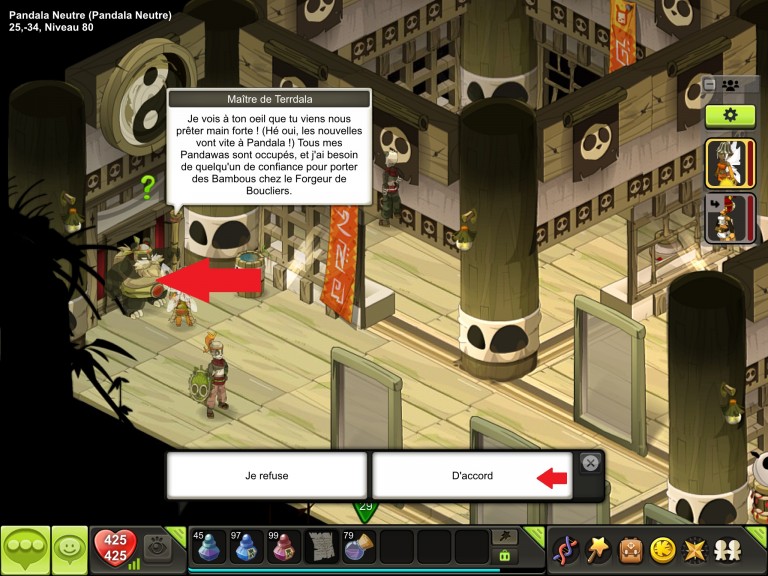Use the blue potion with 97 count

tap(247, 547)
